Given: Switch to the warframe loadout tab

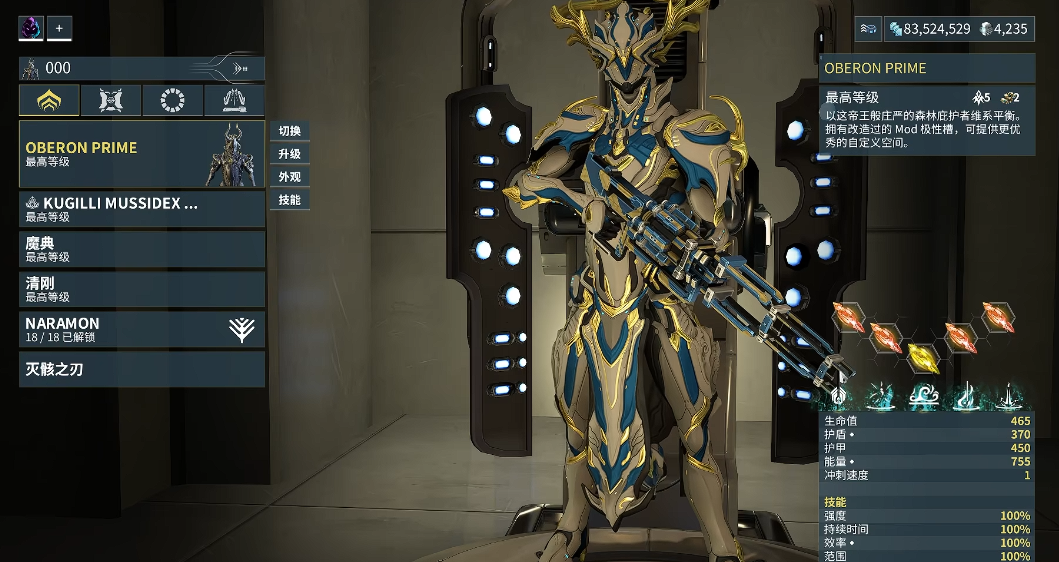Looking at the screenshot, I should coord(49,100).
